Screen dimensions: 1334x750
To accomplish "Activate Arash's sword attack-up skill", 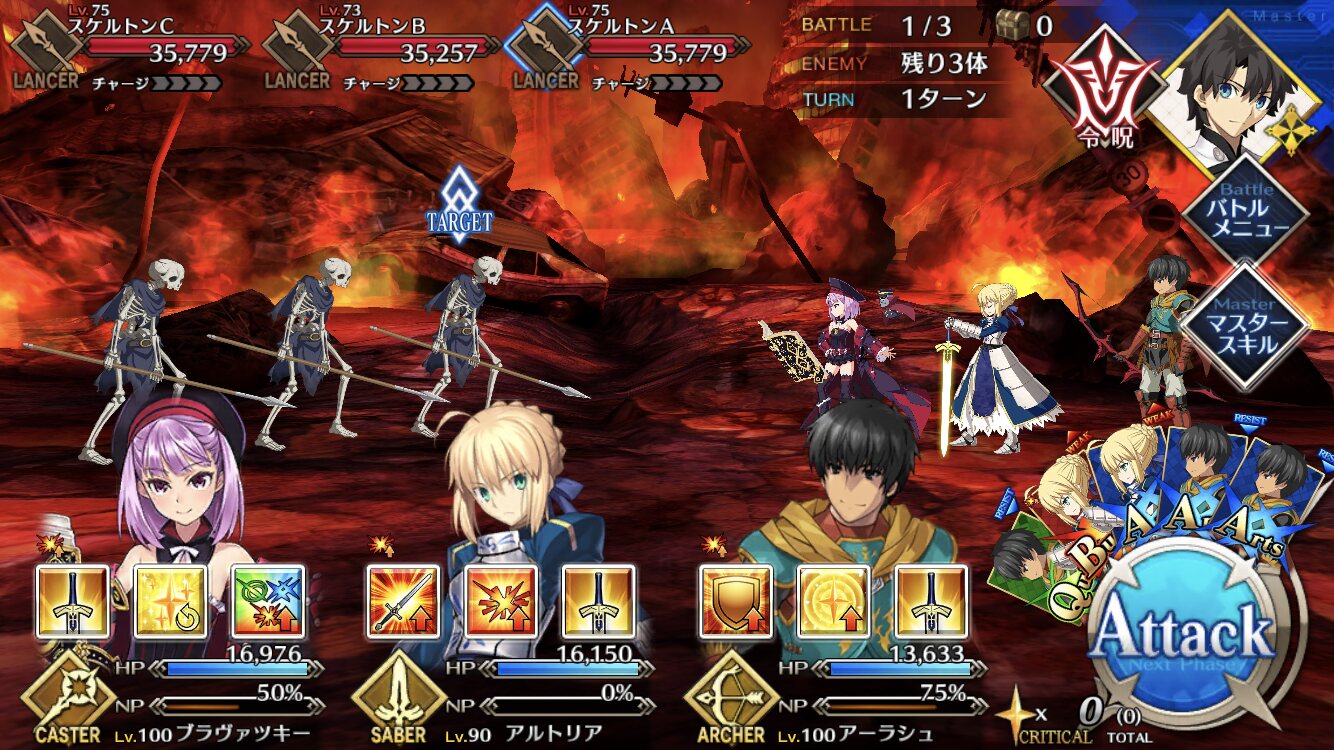I will coord(930,602).
